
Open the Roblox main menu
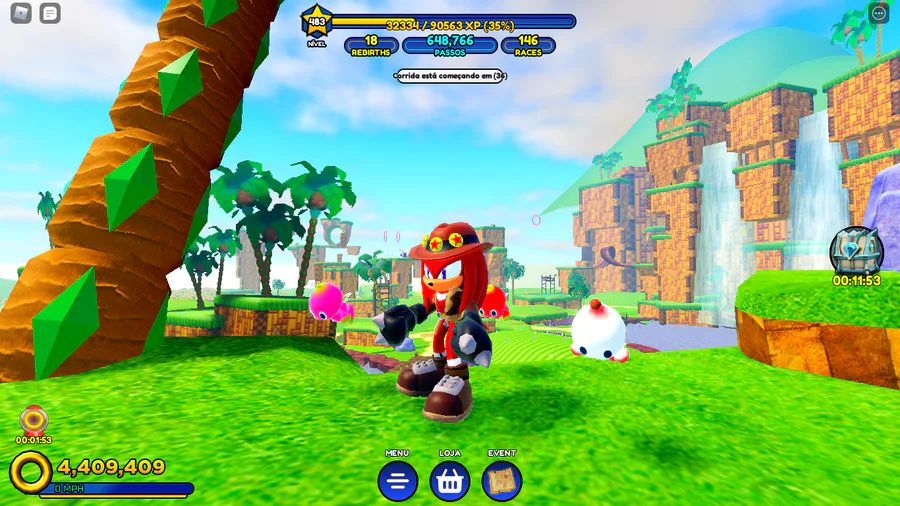coord(21,13)
